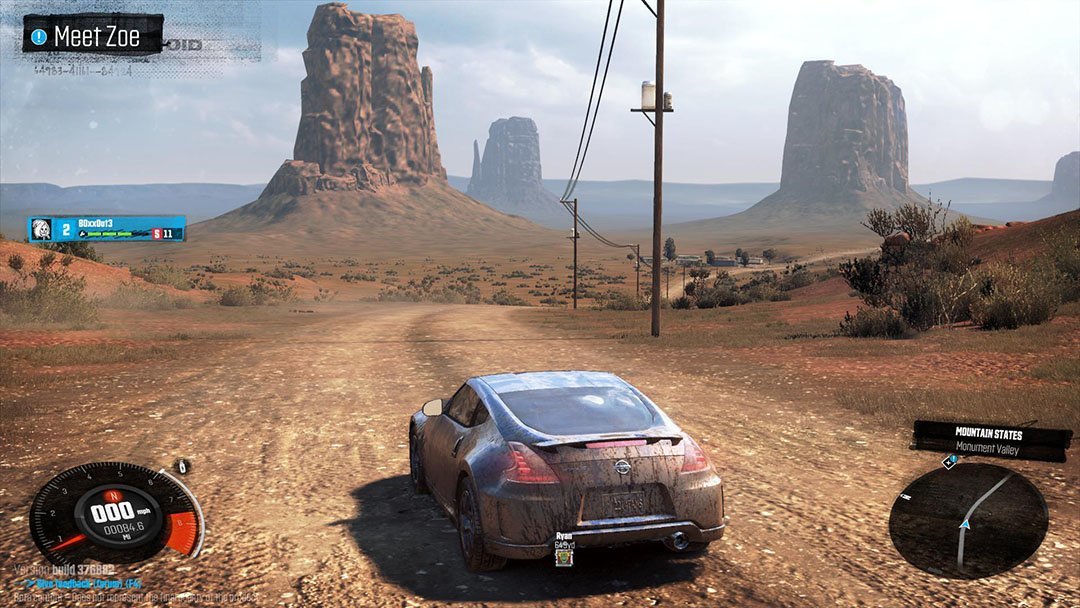Click the mission marker above the minimap
The height and width of the screenshot is (608, 1080).
click(949, 461)
